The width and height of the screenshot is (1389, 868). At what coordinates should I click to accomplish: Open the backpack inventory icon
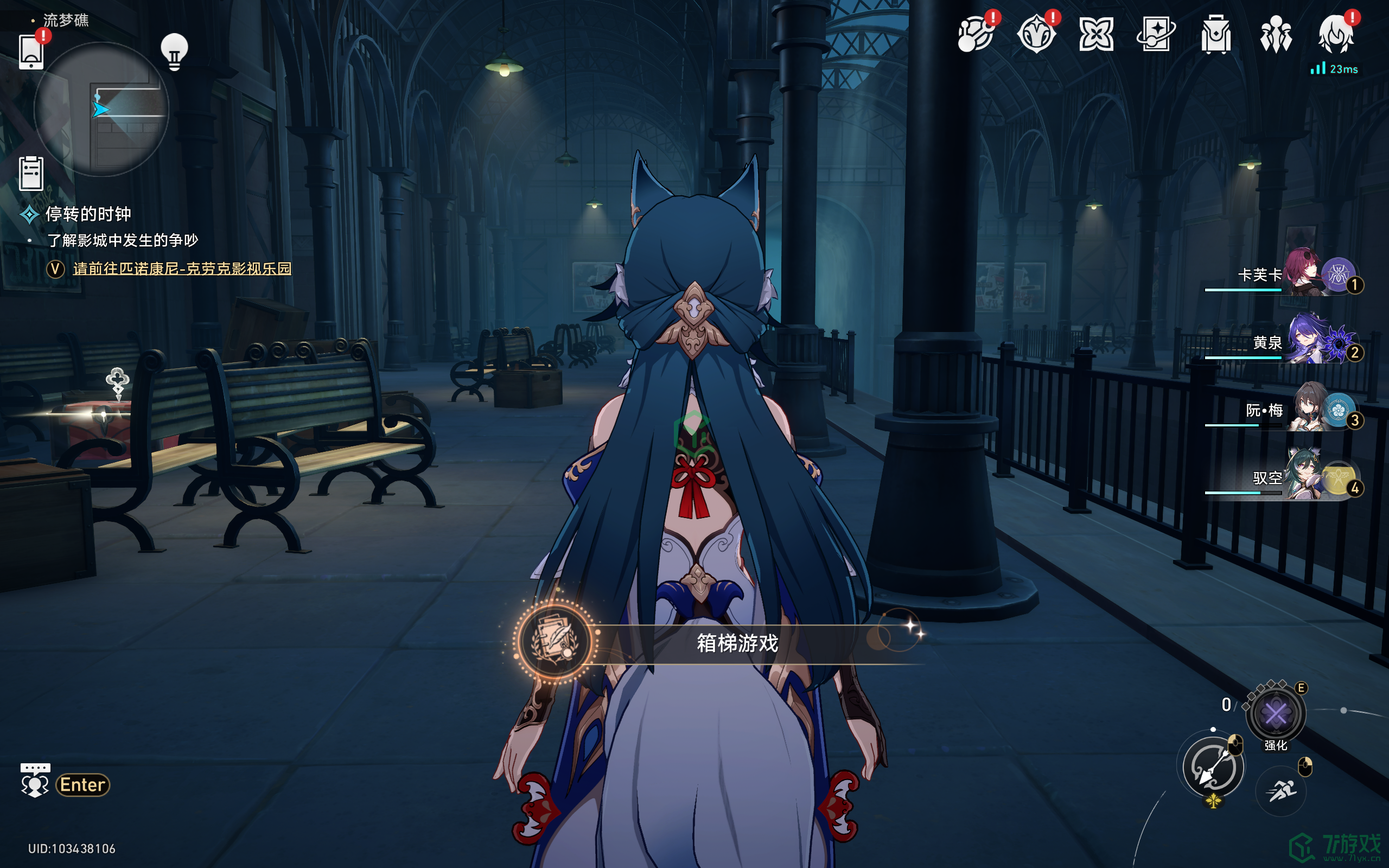tap(1215, 34)
